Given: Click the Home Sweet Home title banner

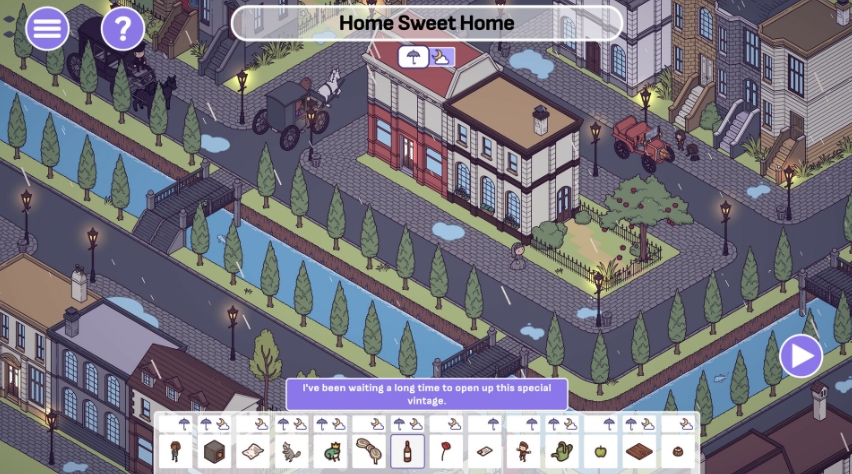Looking at the screenshot, I should click(426, 23).
